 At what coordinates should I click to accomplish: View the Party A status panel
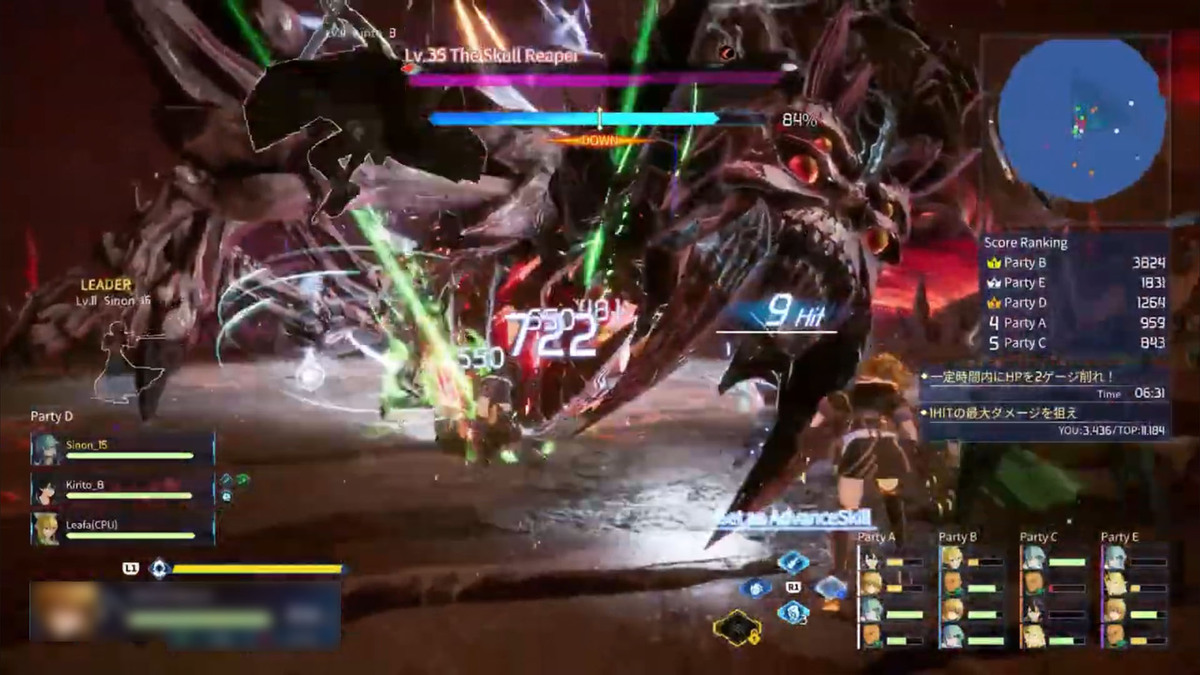tap(890, 592)
